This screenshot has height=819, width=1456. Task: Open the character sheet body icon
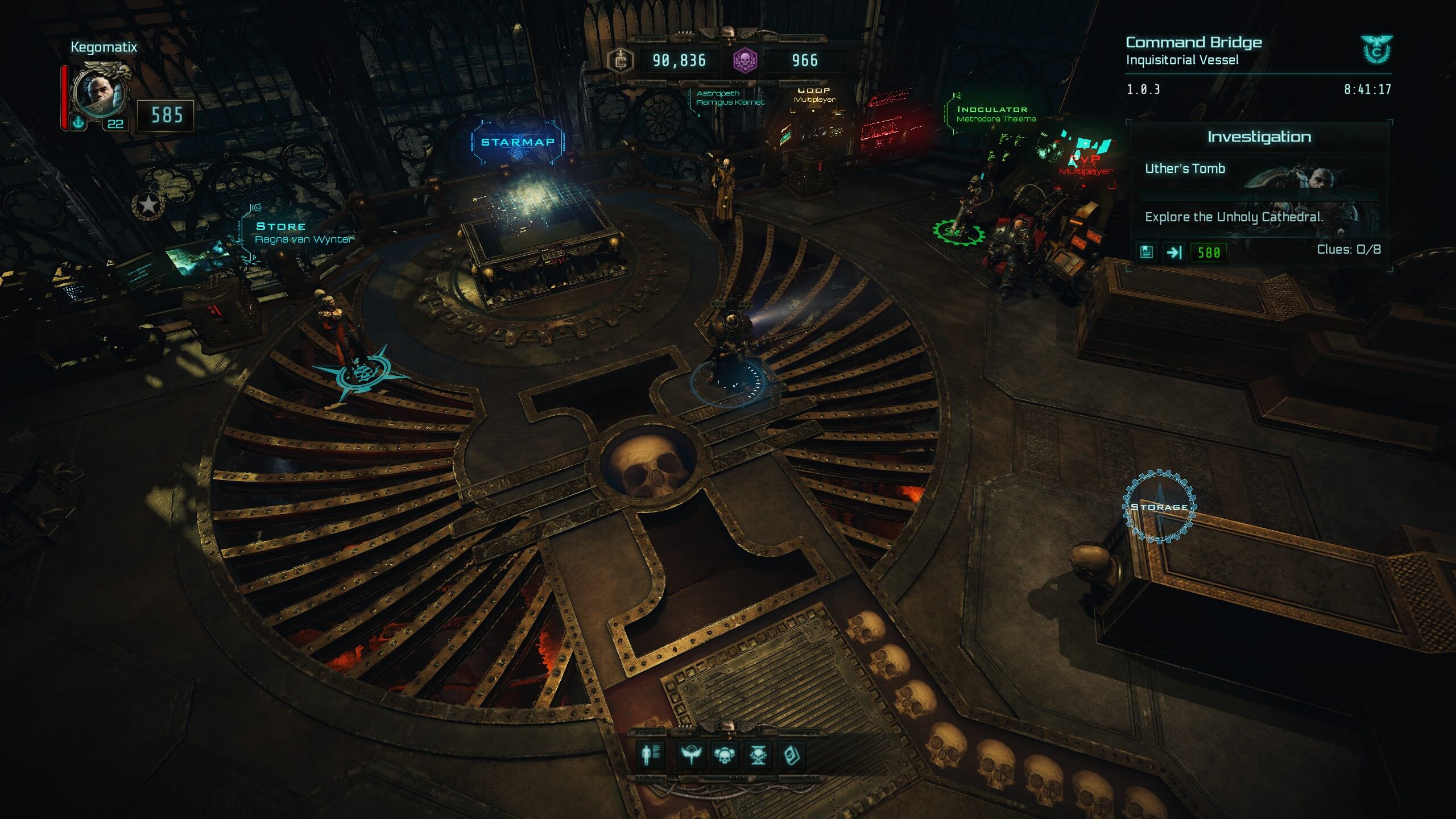coord(650,755)
